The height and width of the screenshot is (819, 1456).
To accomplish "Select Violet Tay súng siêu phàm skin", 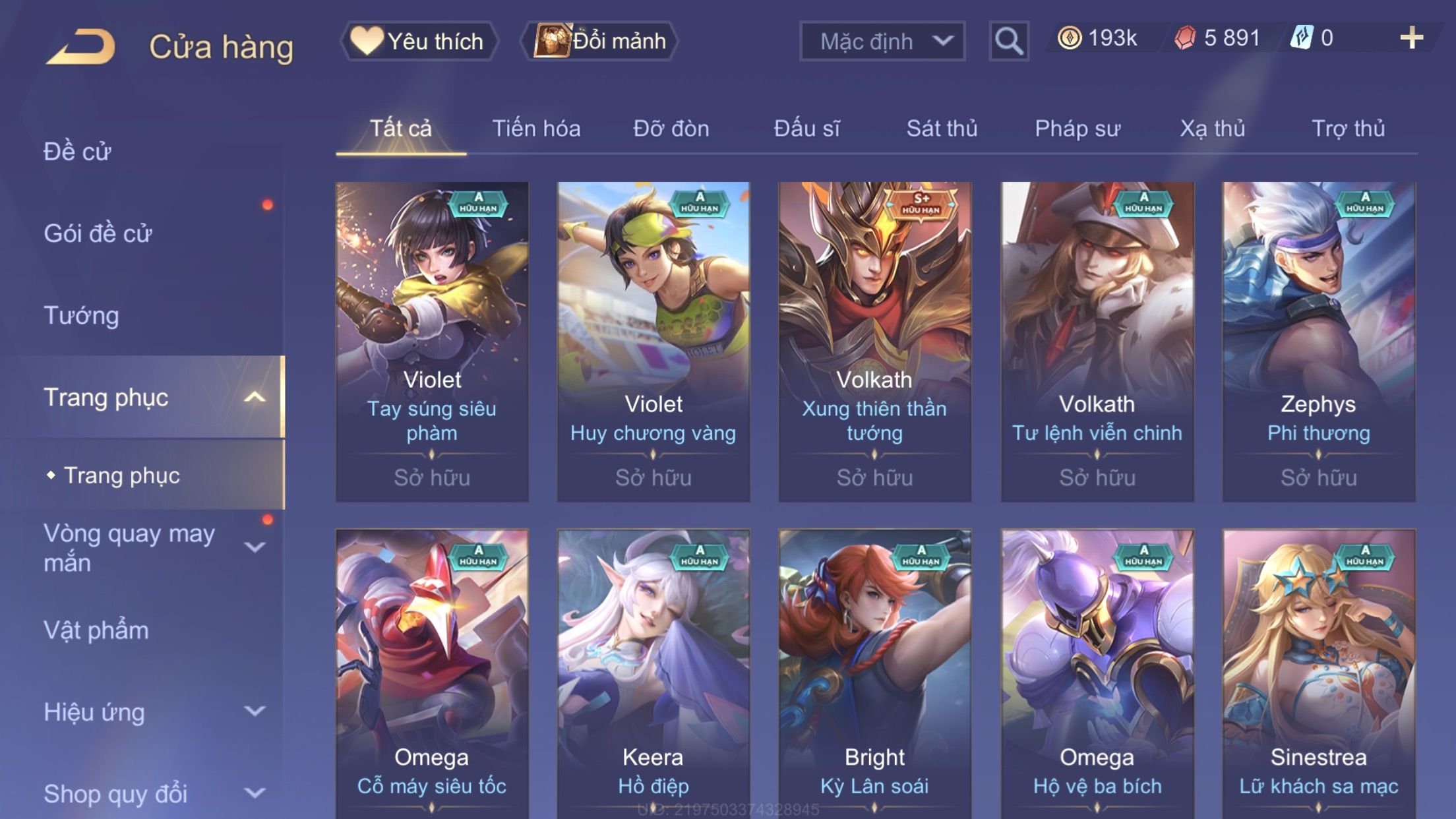I will [x=432, y=341].
